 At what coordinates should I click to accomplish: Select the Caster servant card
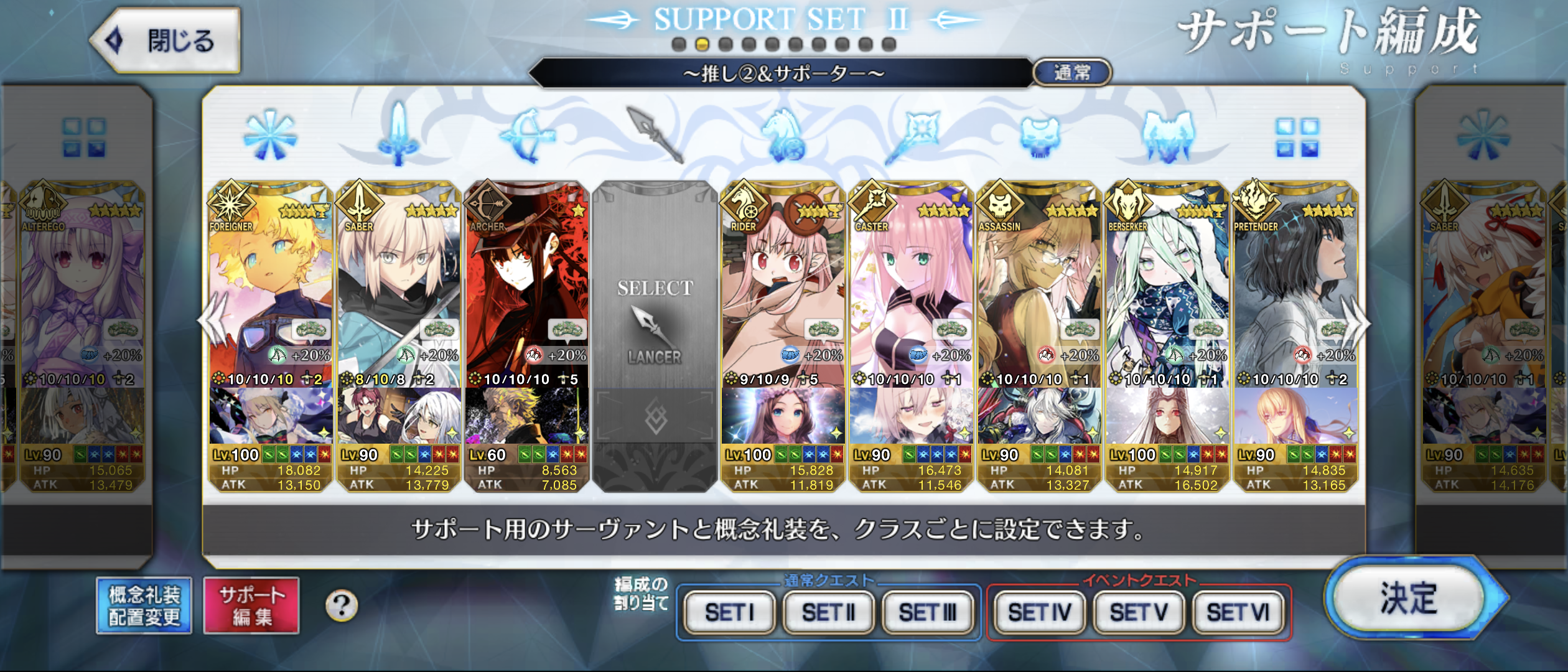coord(911,286)
